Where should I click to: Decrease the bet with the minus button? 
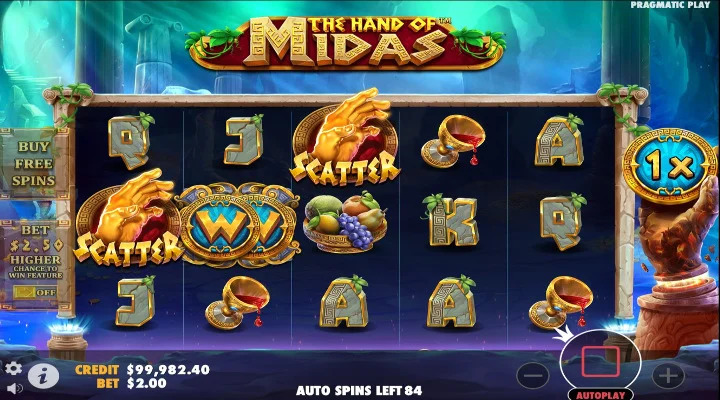534,375
